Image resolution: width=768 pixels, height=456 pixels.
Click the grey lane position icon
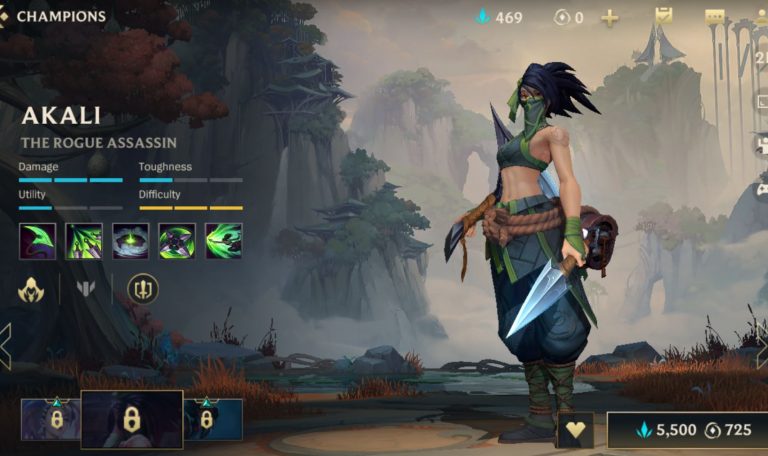(86, 290)
